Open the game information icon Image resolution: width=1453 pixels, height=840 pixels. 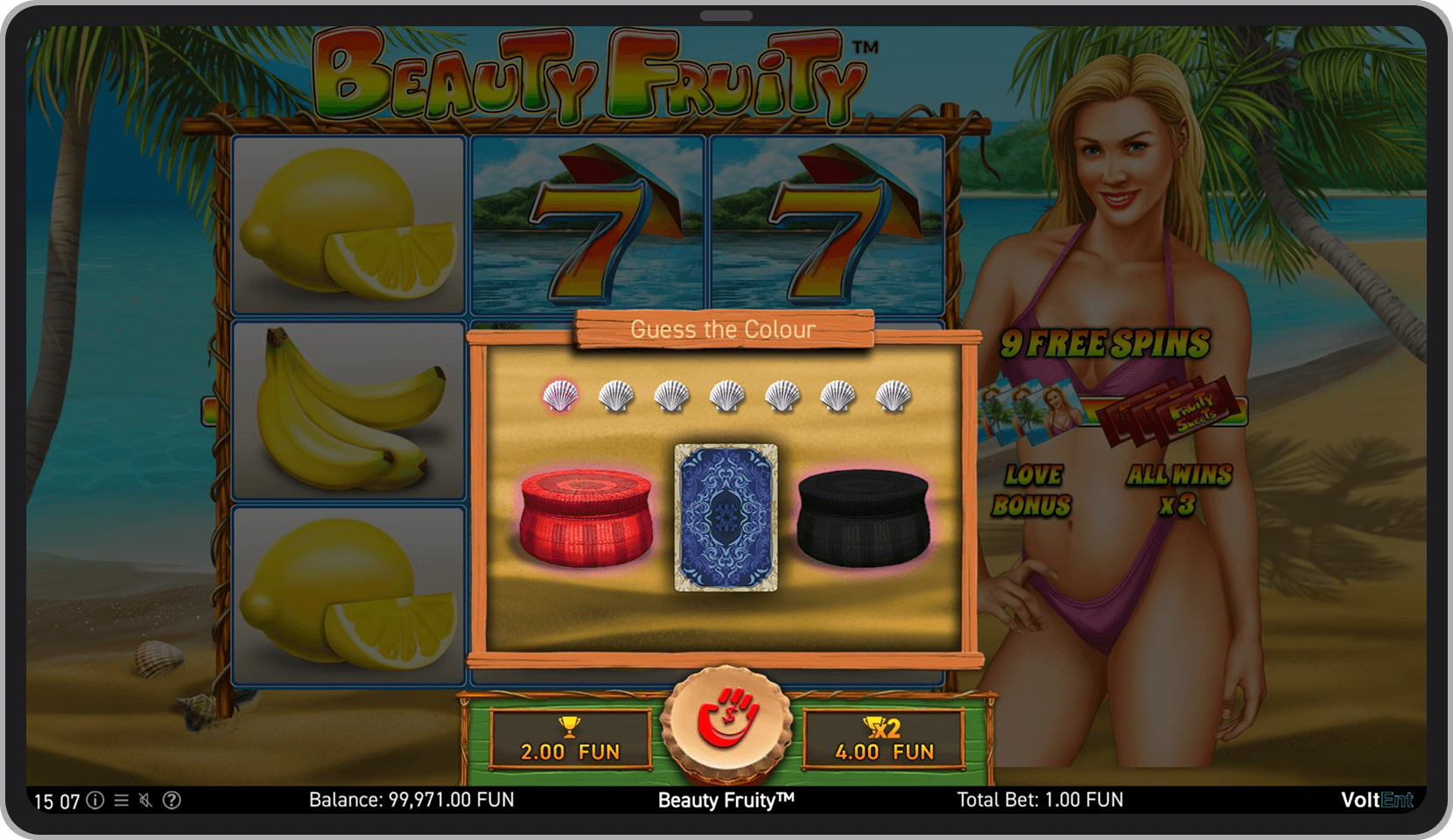[x=95, y=801]
